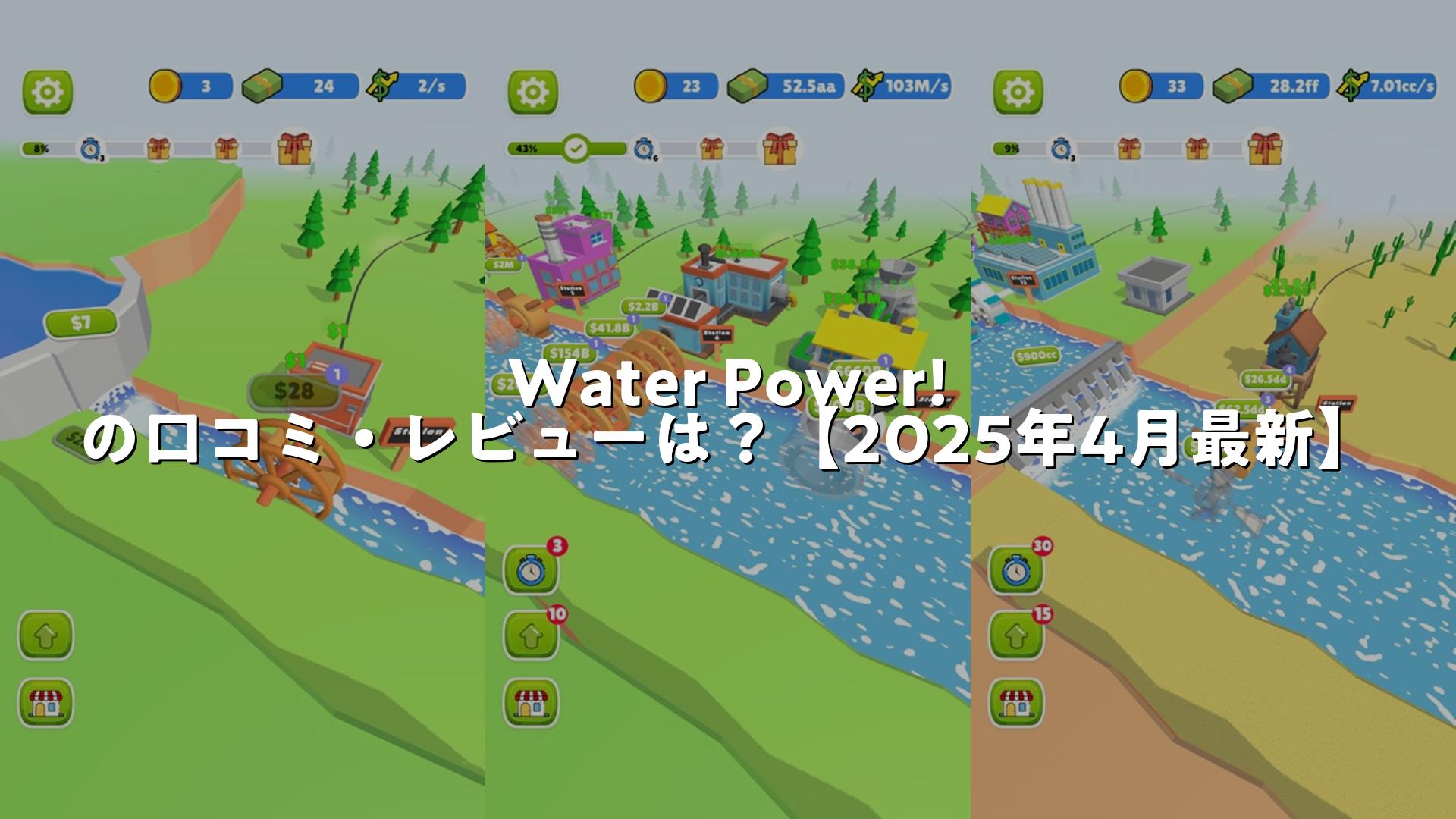
Task: Purchase the $900cc dam upgrade
Action: [1037, 356]
